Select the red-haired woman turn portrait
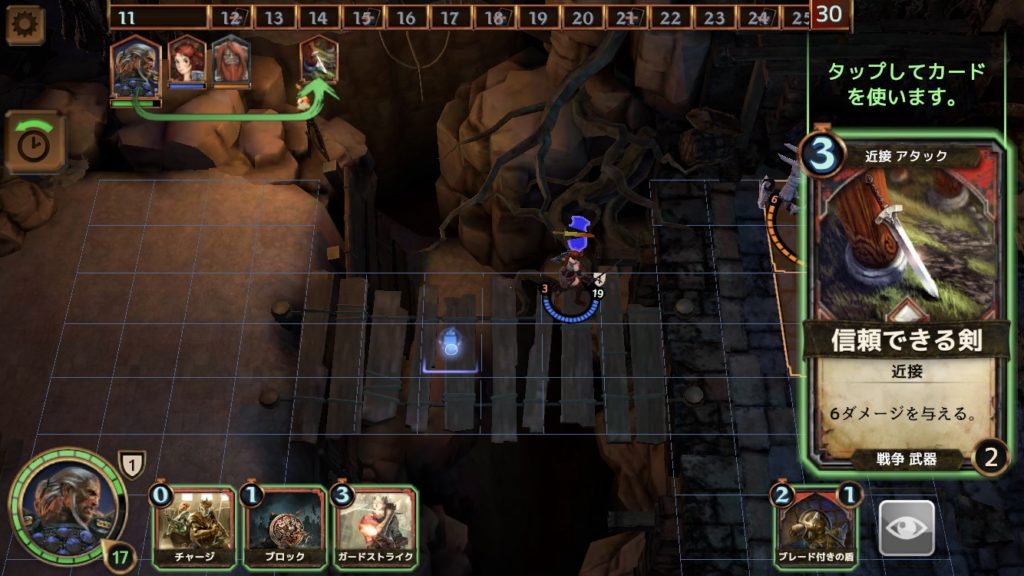 point(187,62)
